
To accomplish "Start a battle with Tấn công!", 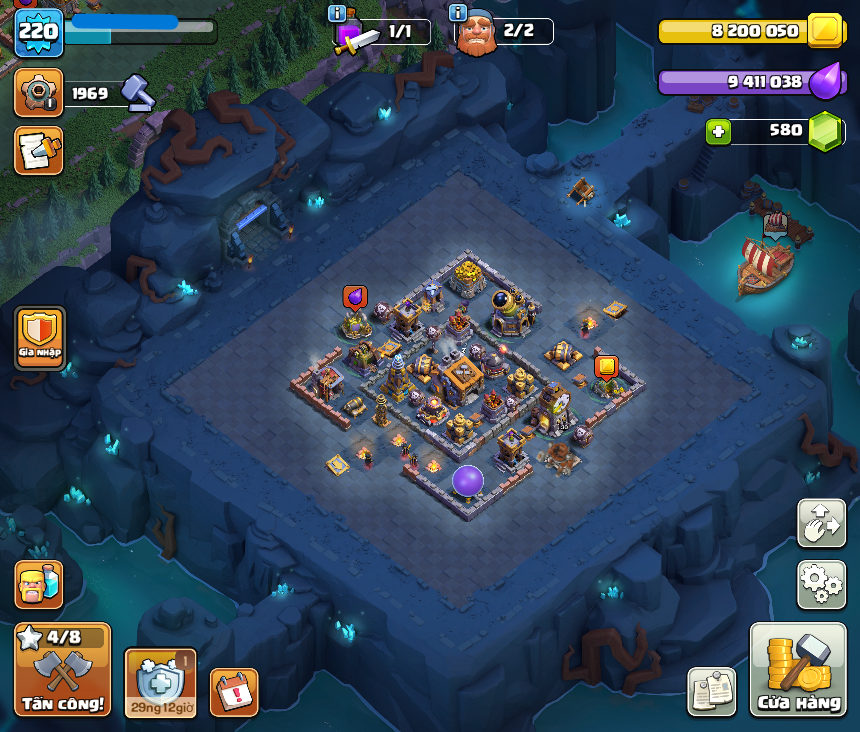I will 62,669.
